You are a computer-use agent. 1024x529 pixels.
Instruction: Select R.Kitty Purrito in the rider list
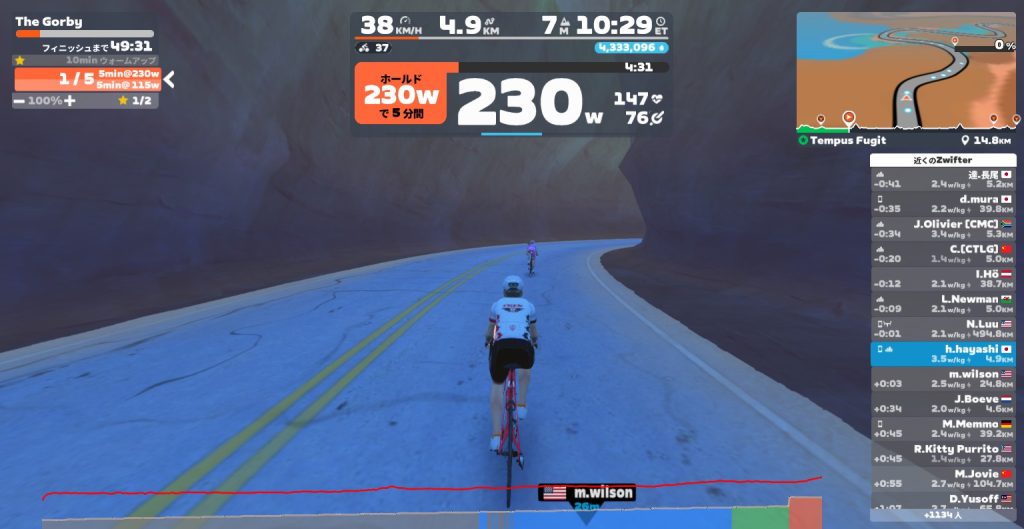(943, 454)
